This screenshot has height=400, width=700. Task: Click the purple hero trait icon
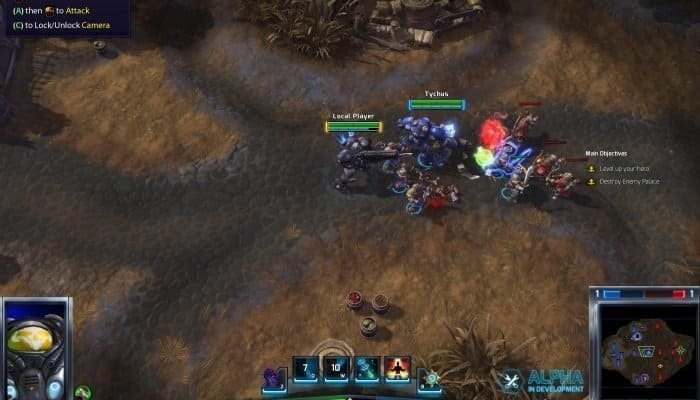273,378
